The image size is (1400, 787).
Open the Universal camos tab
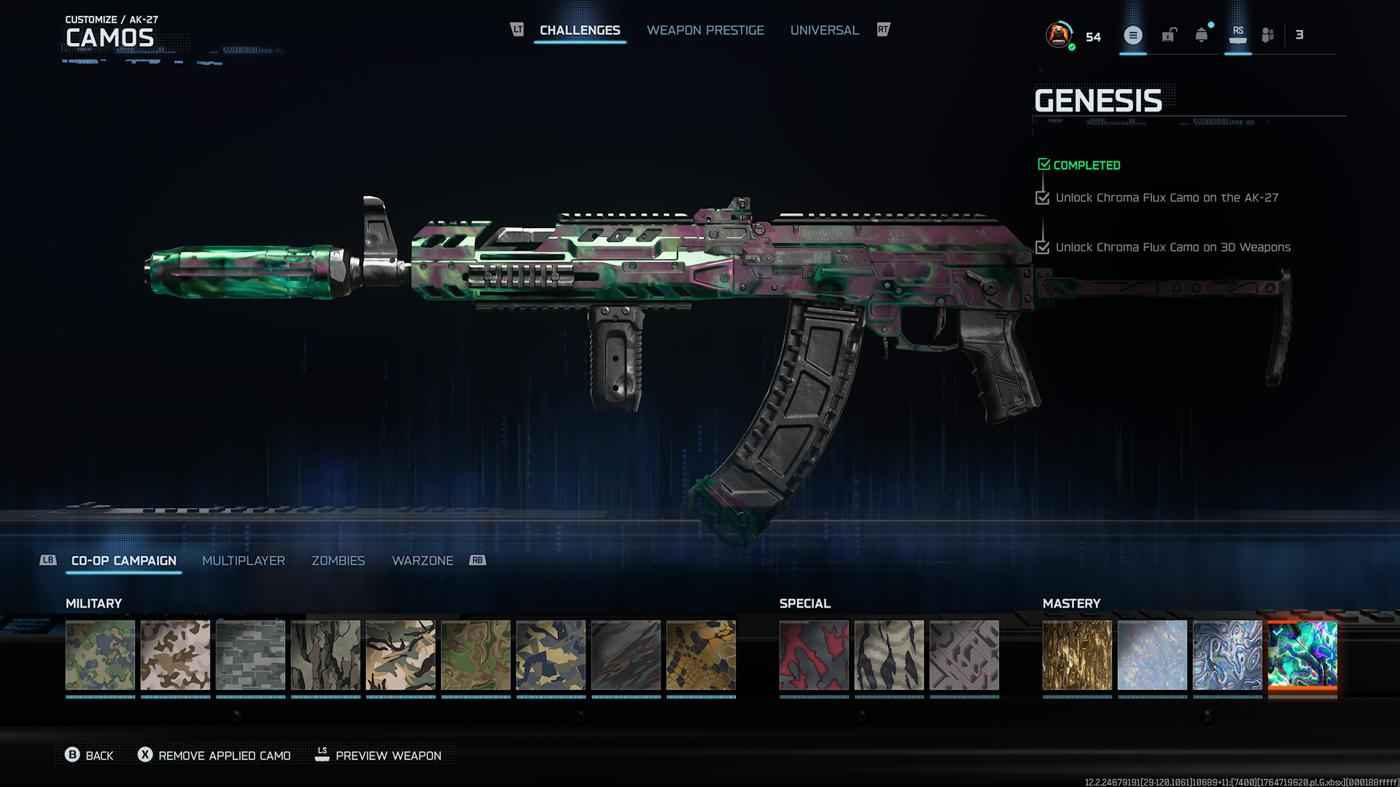(x=824, y=30)
